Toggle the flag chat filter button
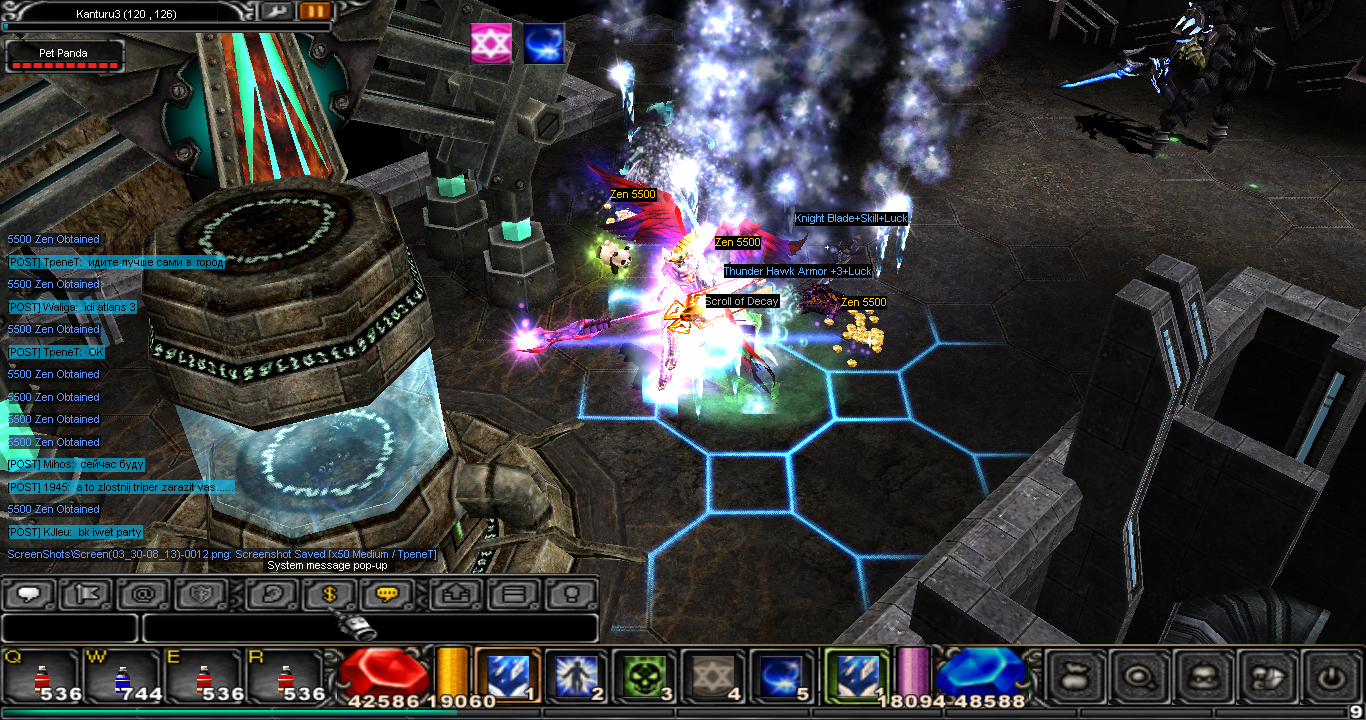 point(85,594)
